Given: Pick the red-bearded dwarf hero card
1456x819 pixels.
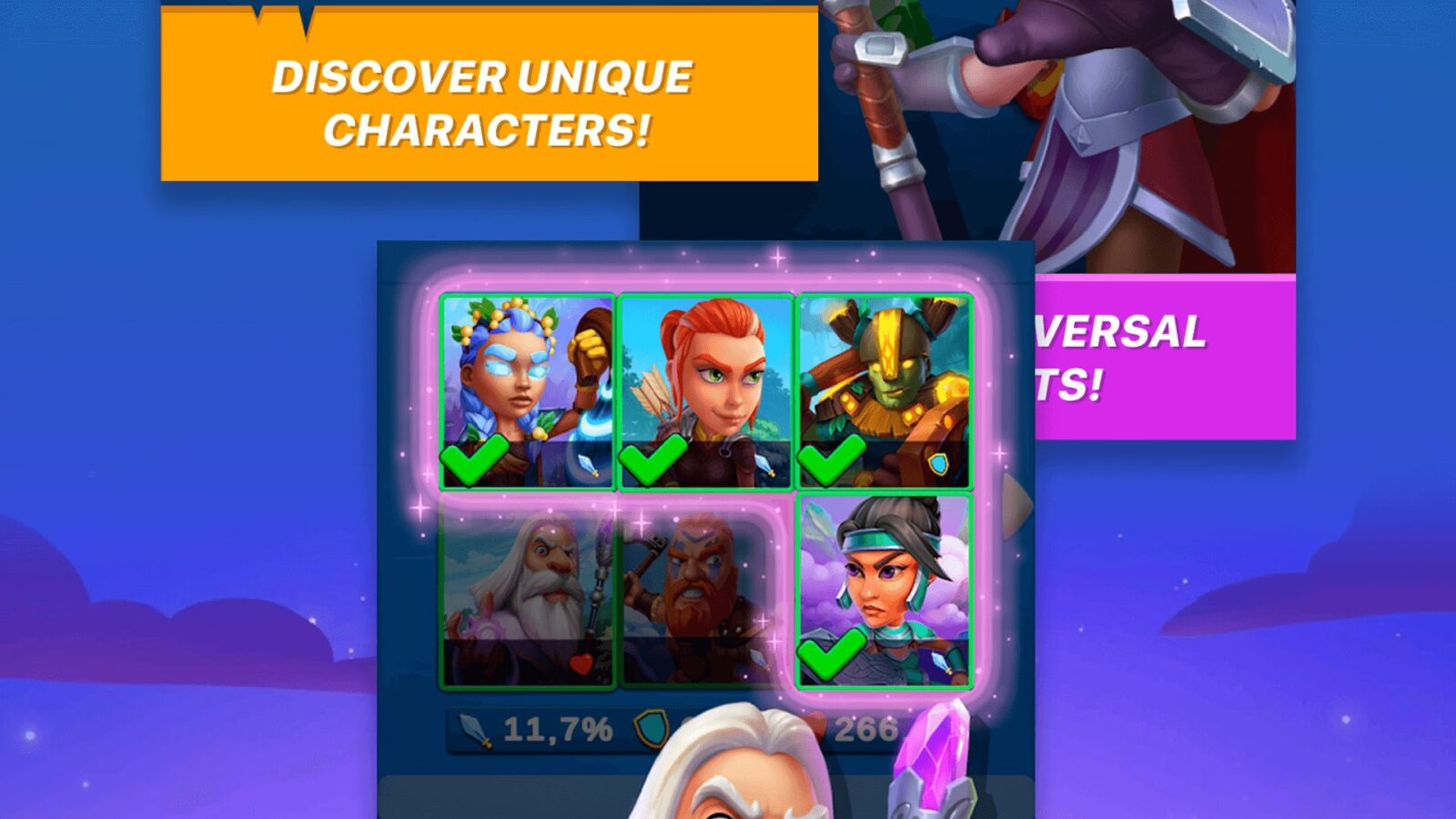Looking at the screenshot, I should click(x=701, y=596).
